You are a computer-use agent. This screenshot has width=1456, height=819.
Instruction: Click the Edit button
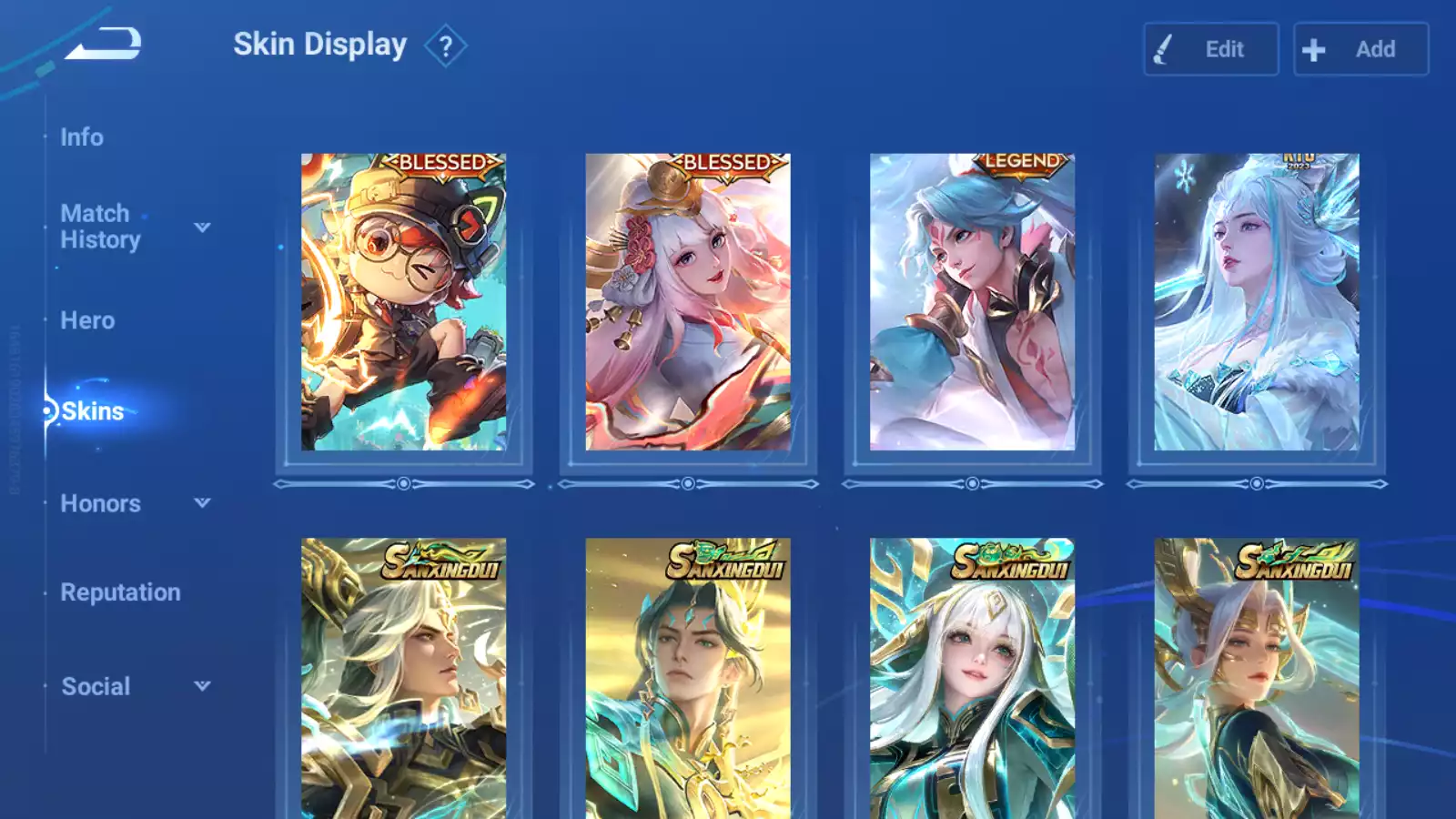tap(1210, 49)
